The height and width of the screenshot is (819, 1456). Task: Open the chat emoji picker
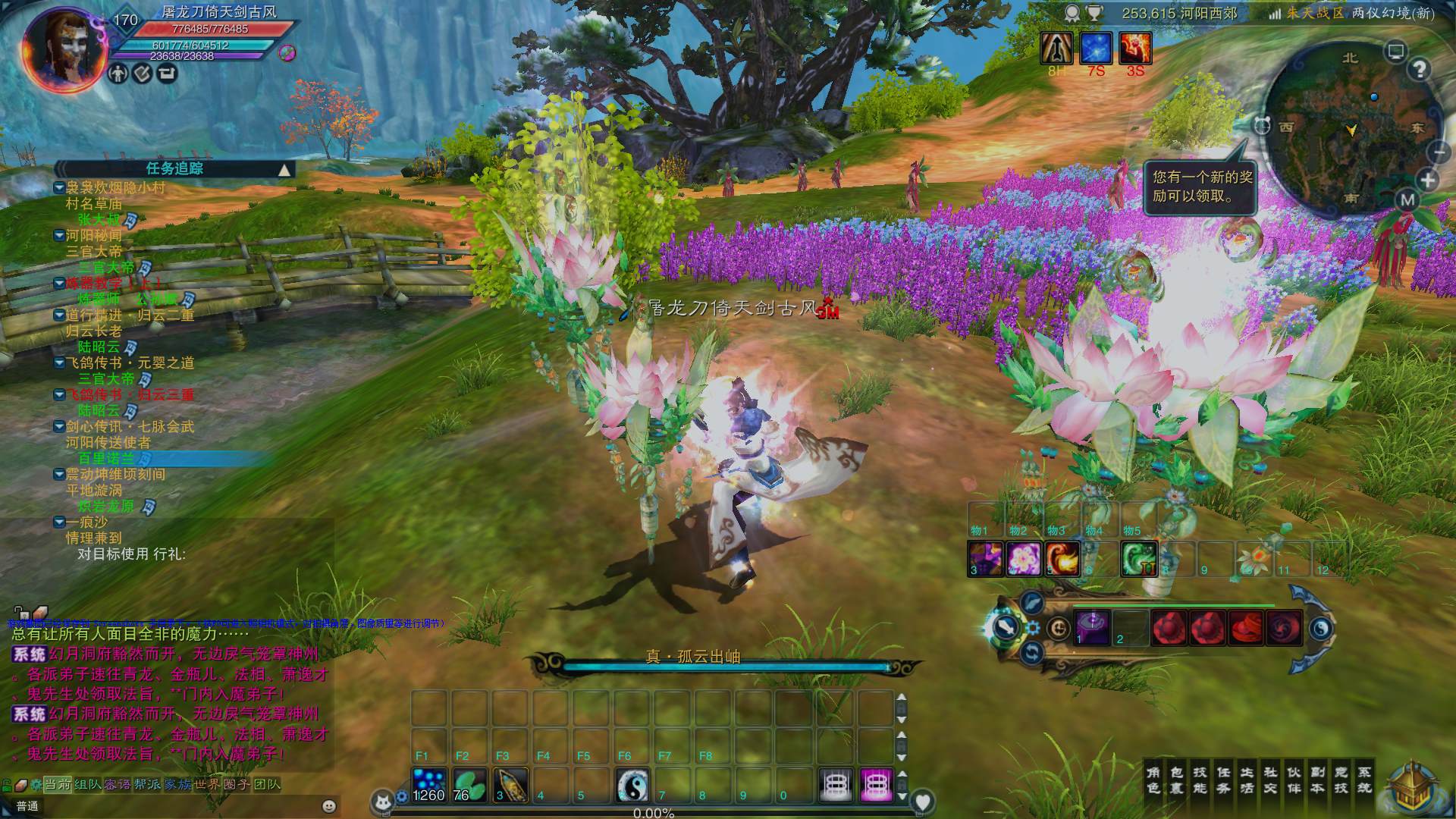(328, 806)
